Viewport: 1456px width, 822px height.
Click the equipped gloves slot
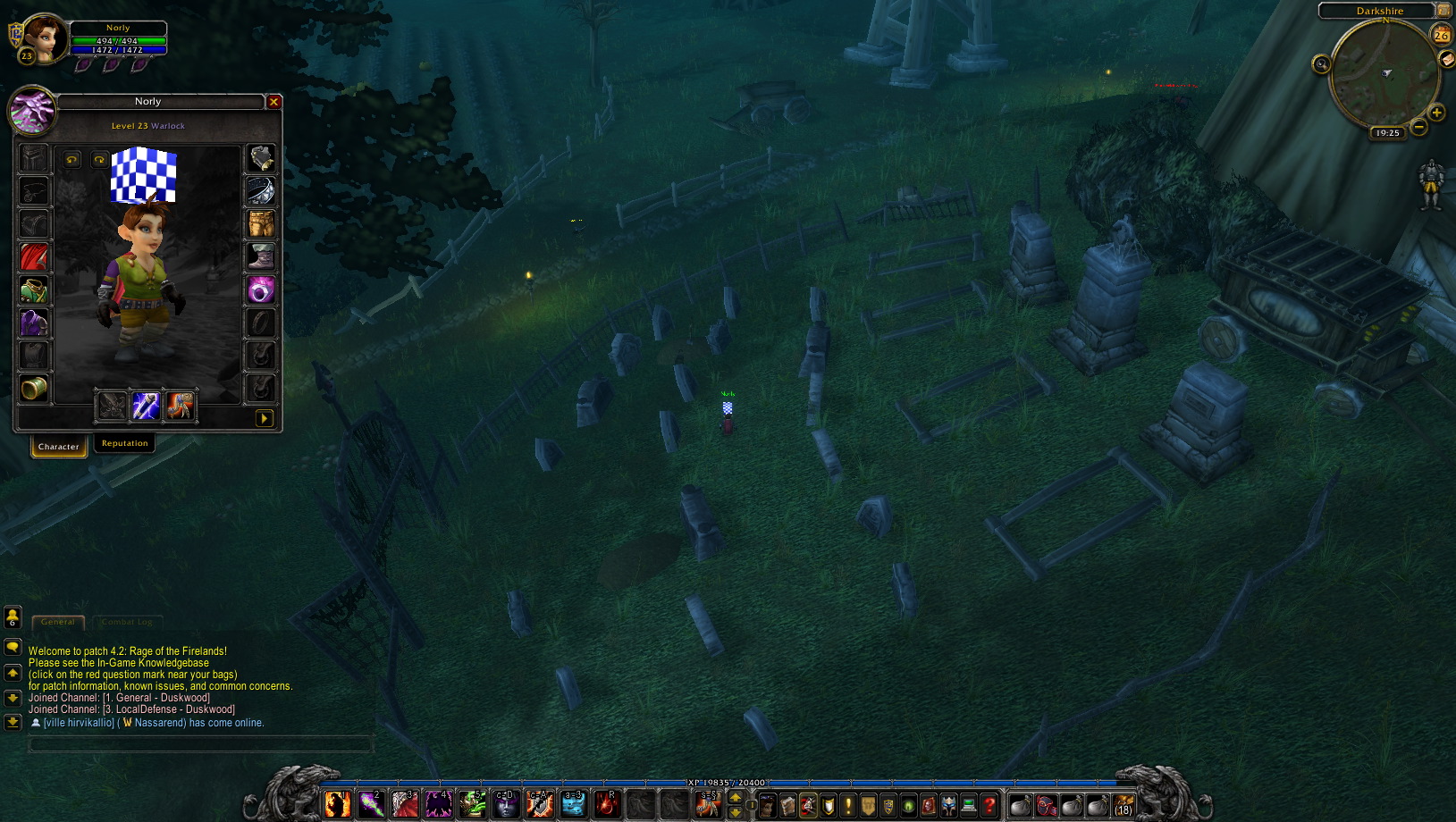click(x=261, y=158)
